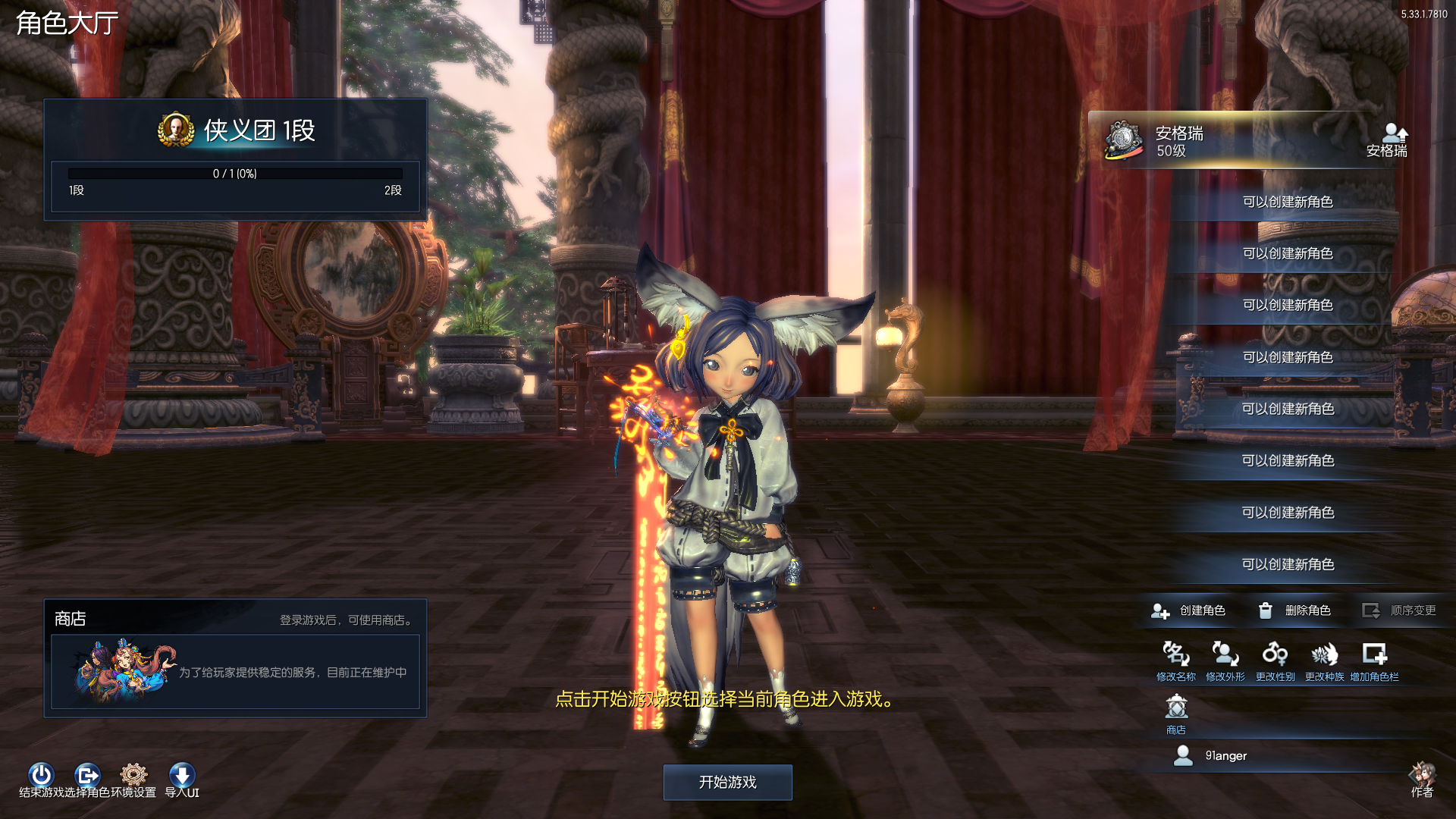Open the shop maintenance banner
1456x819 pixels.
235,672
